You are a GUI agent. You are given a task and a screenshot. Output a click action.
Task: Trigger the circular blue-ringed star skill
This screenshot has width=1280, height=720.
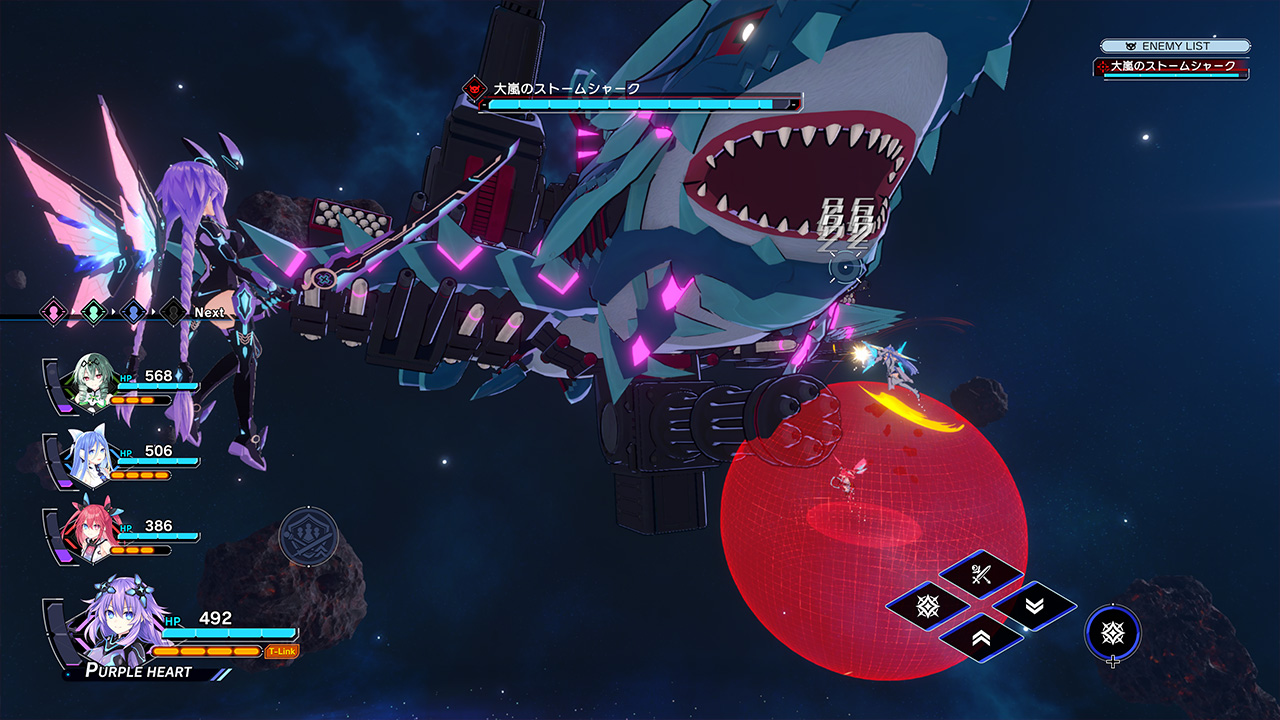pos(1112,632)
